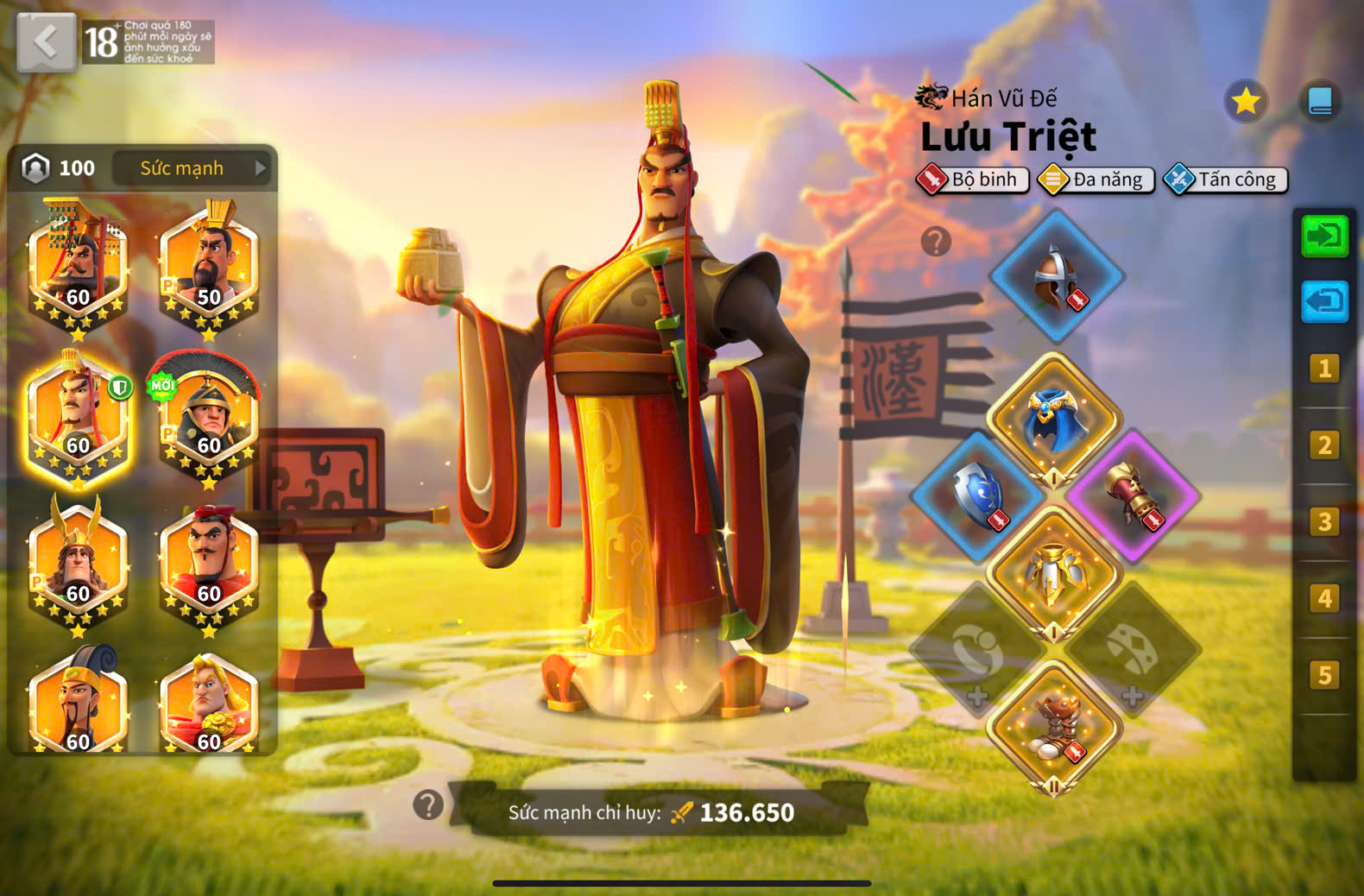Switch to equipment preset 5
This screenshot has height=896, width=1364.
(1324, 675)
